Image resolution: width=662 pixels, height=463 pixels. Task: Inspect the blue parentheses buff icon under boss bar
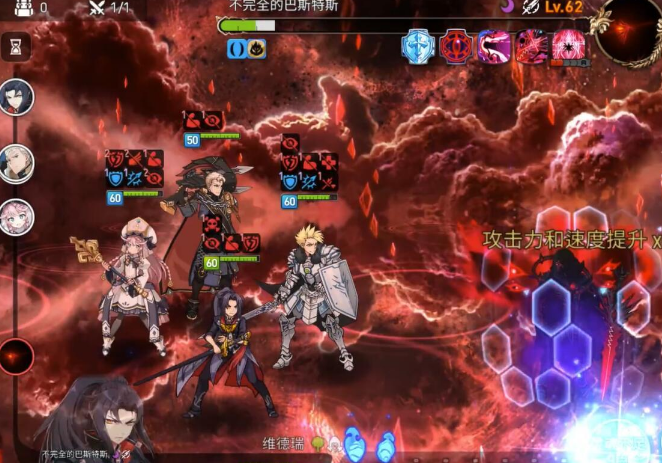pyautogui.click(x=237, y=48)
